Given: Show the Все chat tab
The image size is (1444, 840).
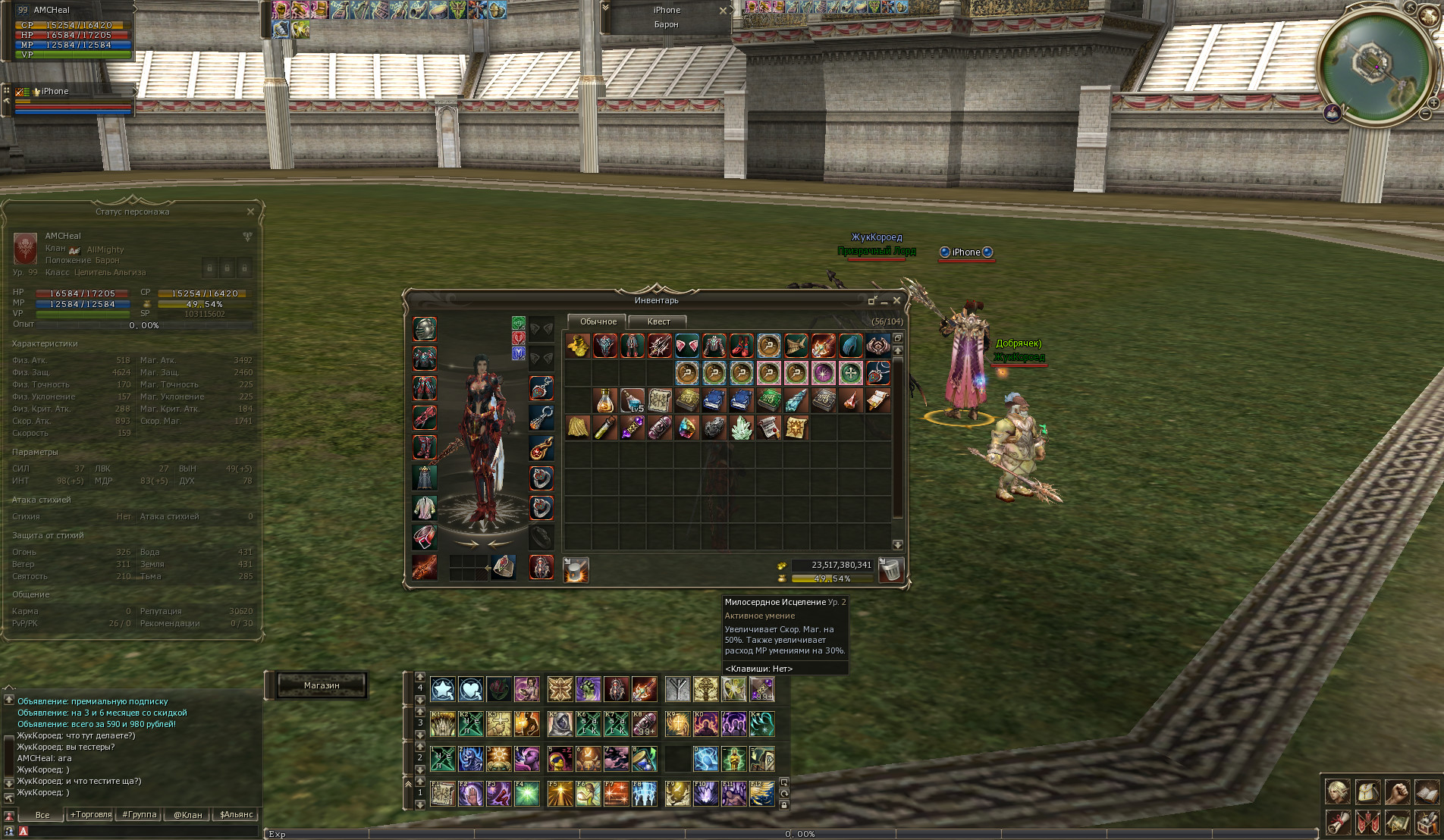Looking at the screenshot, I should pyautogui.click(x=42, y=815).
